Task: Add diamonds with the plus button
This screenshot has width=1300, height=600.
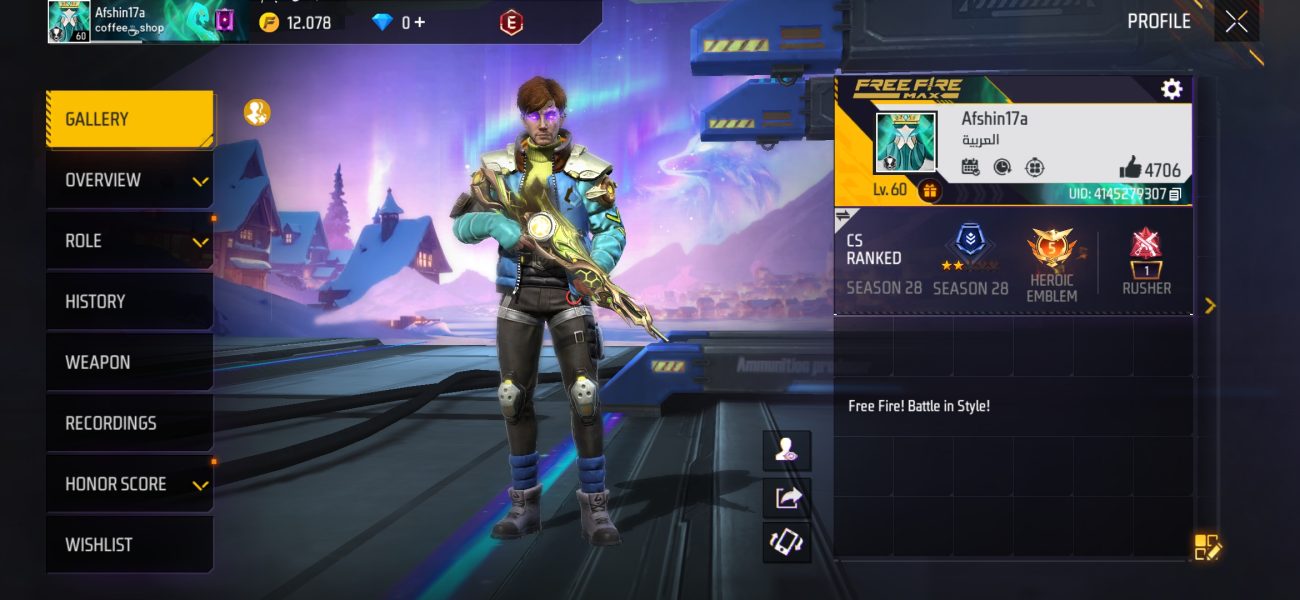Action: tap(420, 22)
